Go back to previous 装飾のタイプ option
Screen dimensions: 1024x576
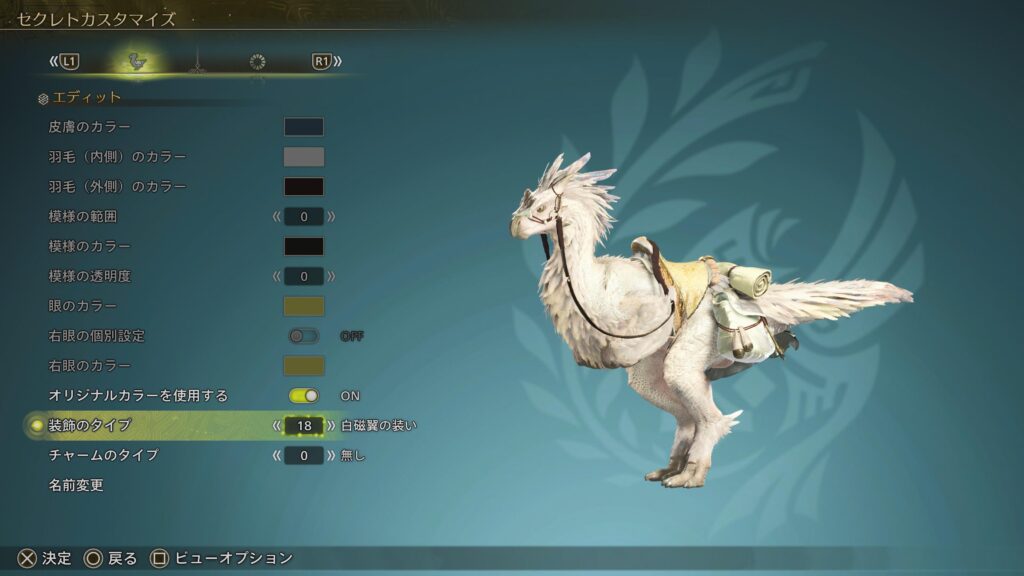pyautogui.click(x=277, y=426)
